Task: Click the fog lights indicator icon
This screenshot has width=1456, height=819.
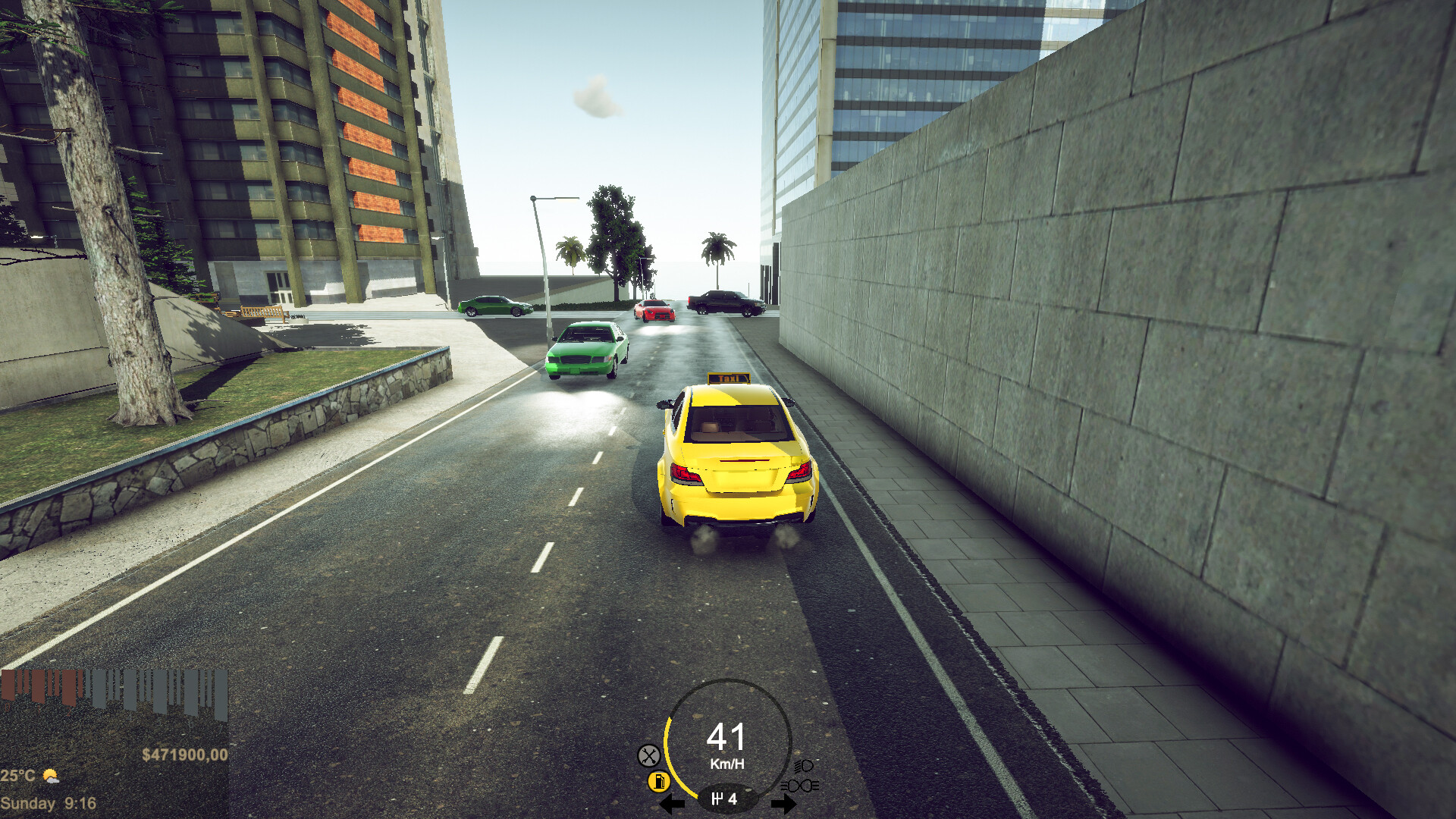Action: (x=800, y=785)
